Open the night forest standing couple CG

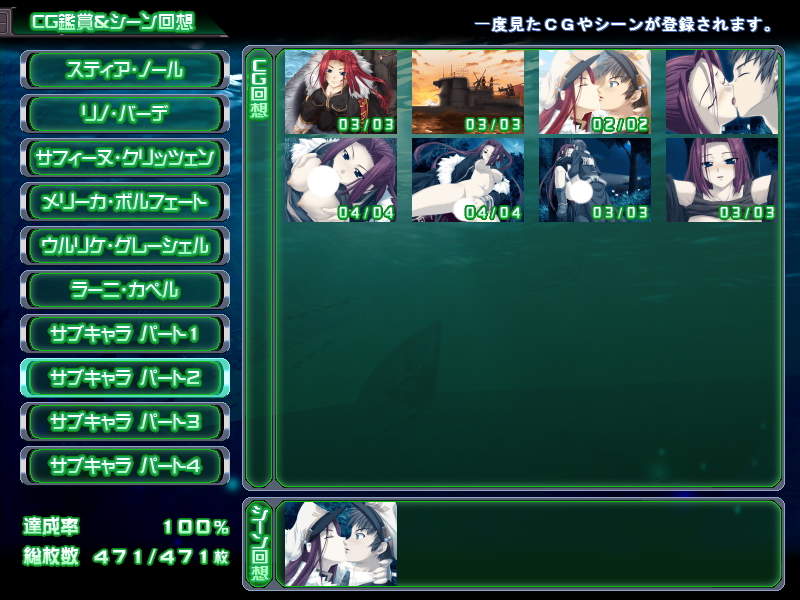point(595,180)
